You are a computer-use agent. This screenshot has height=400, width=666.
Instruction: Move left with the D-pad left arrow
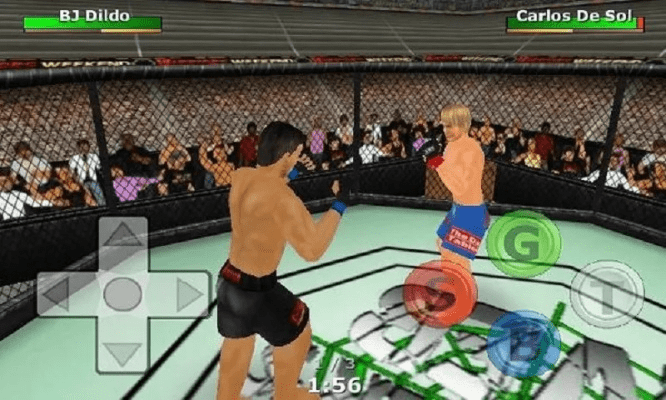(x=57, y=294)
